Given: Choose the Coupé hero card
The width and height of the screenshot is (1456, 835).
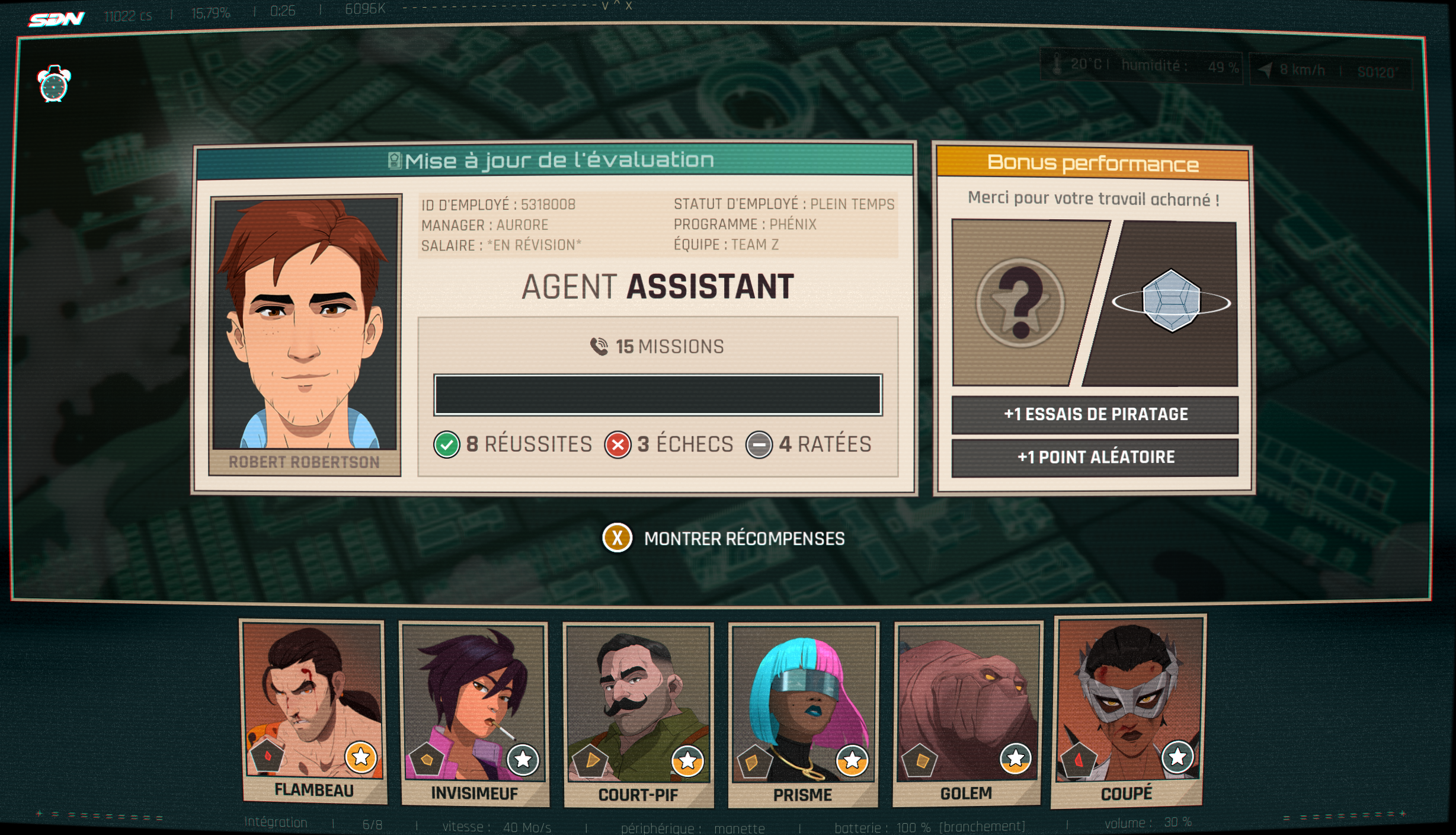Looking at the screenshot, I should (x=1129, y=710).
